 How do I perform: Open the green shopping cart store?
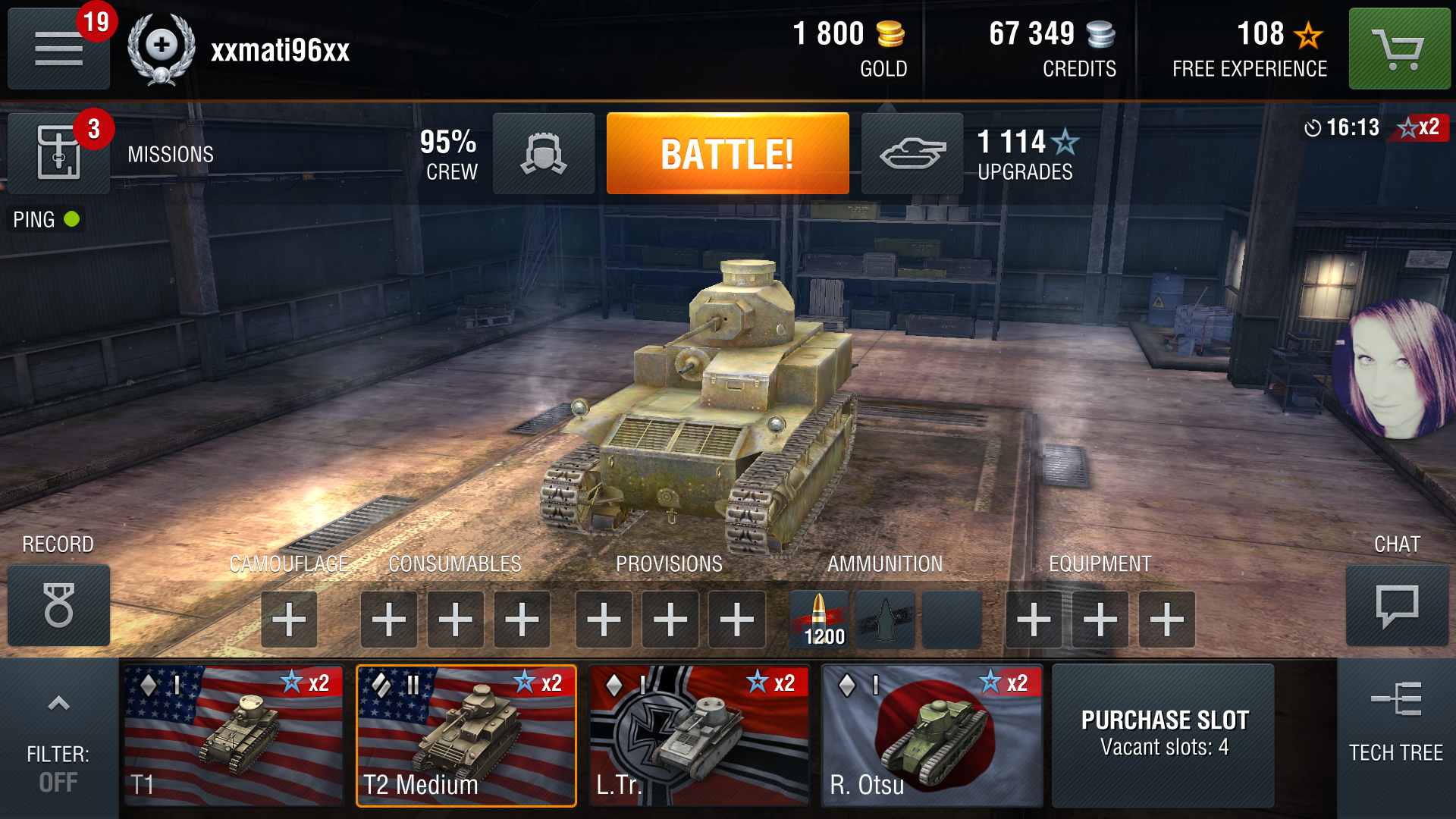pos(1399,49)
